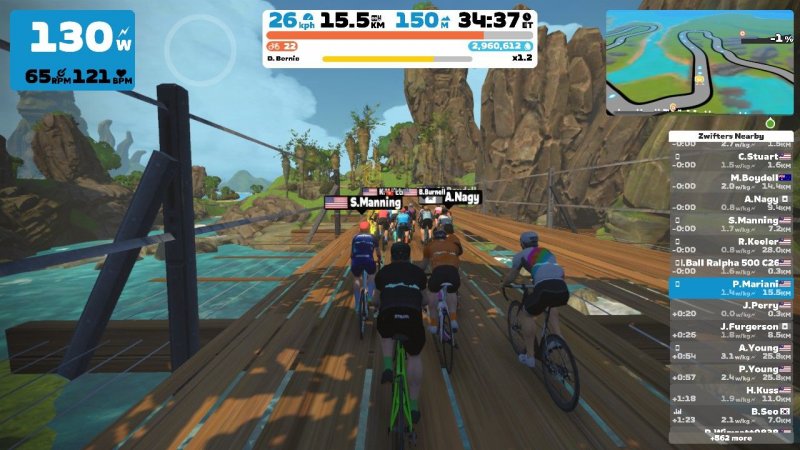Expand the "+862 more" riders entry

(x=731, y=438)
